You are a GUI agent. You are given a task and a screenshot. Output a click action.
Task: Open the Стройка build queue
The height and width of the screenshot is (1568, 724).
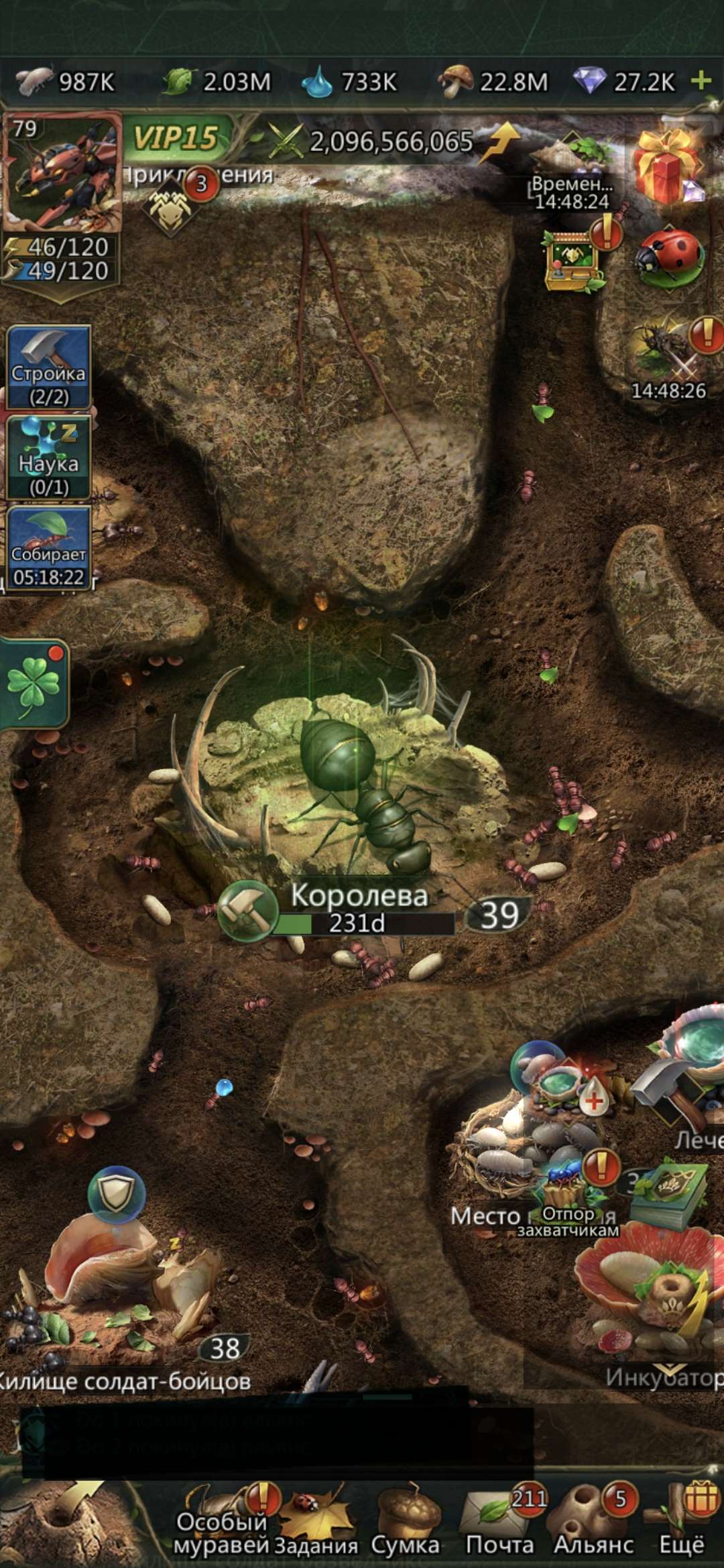pos(48,367)
